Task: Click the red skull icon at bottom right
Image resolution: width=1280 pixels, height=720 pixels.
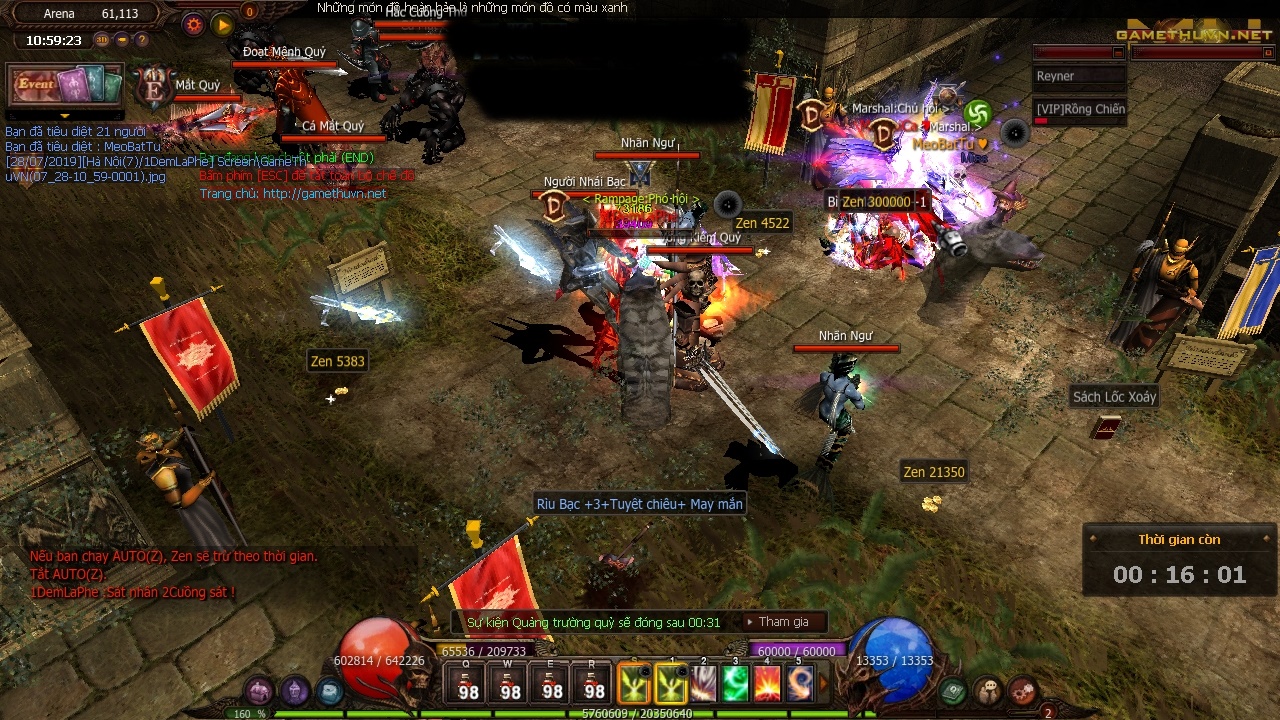Action: click(x=1020, y=692)
